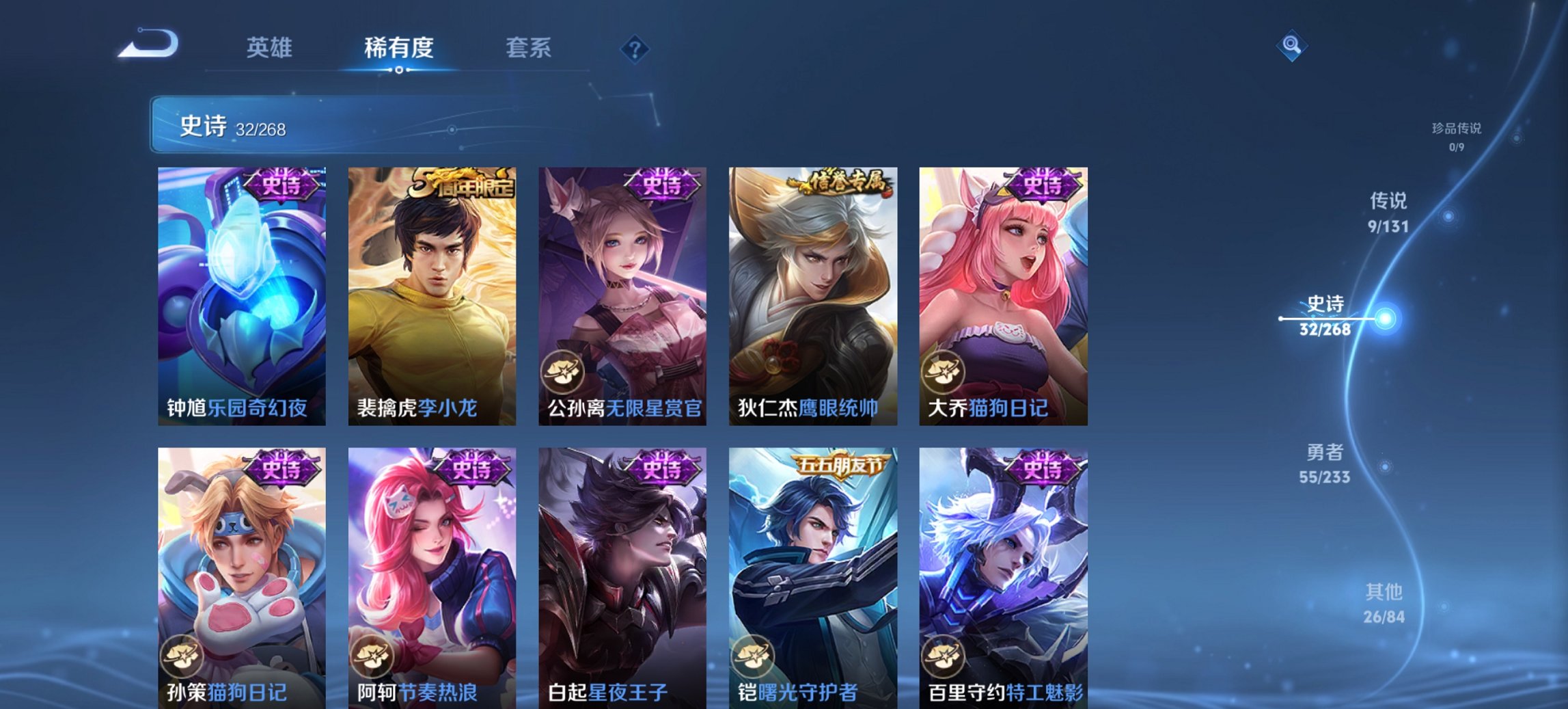Click the wardrobe icon on 孙策's card
This screenshot has width=1568, height=709.
tap(181, 654)
